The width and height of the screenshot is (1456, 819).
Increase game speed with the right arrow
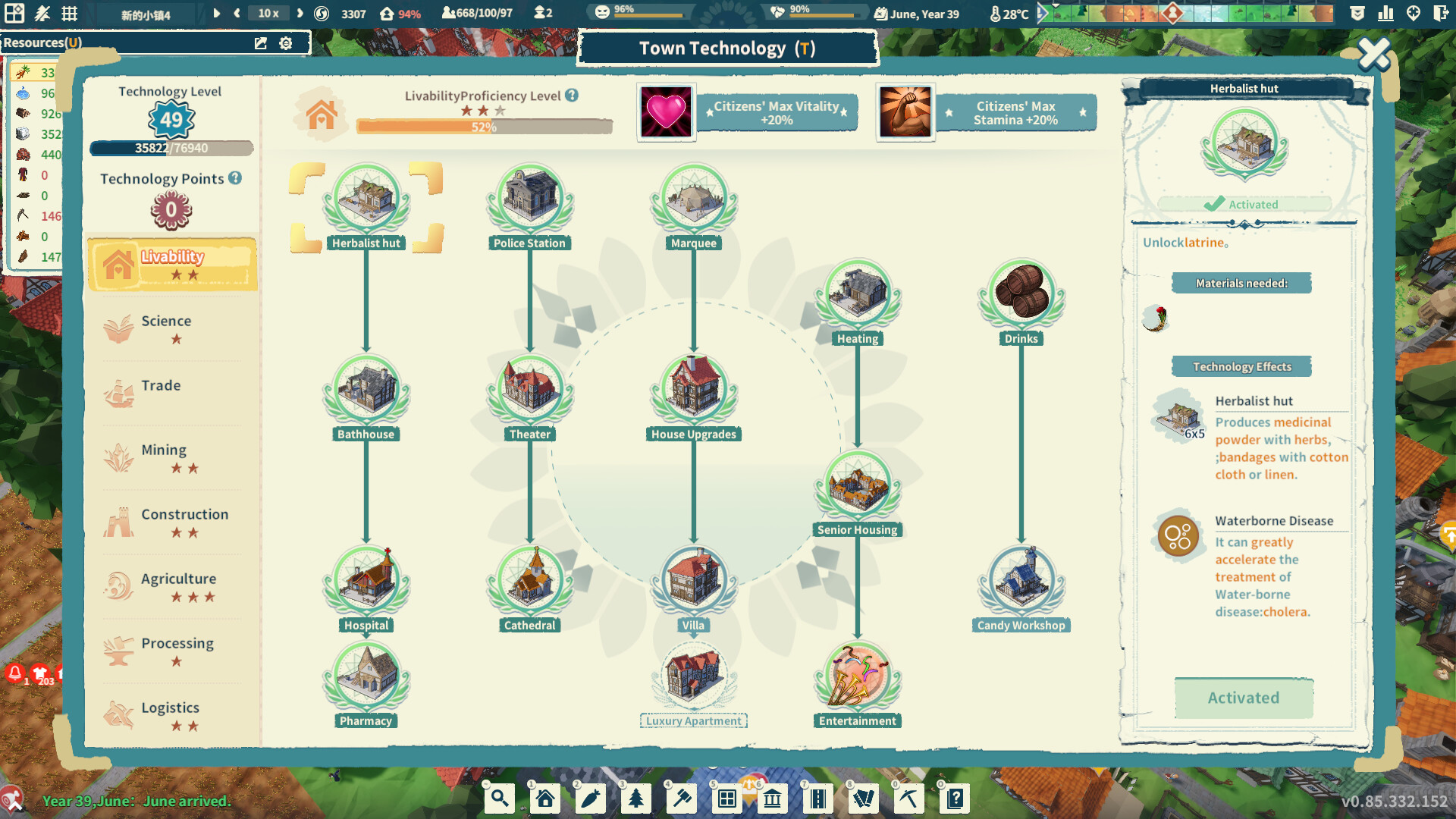300,13
